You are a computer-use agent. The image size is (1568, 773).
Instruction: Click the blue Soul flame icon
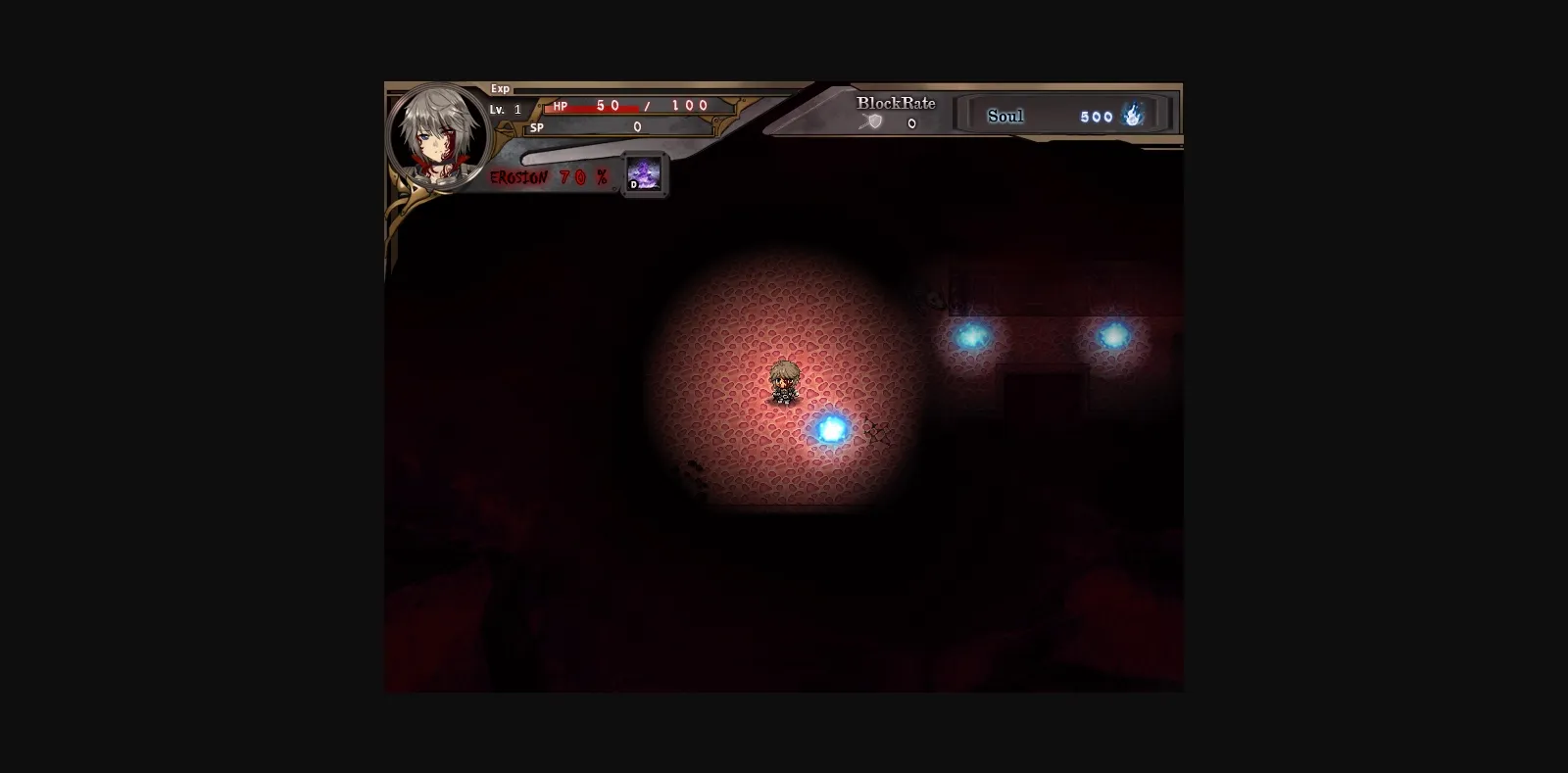tap(1132, 115)
